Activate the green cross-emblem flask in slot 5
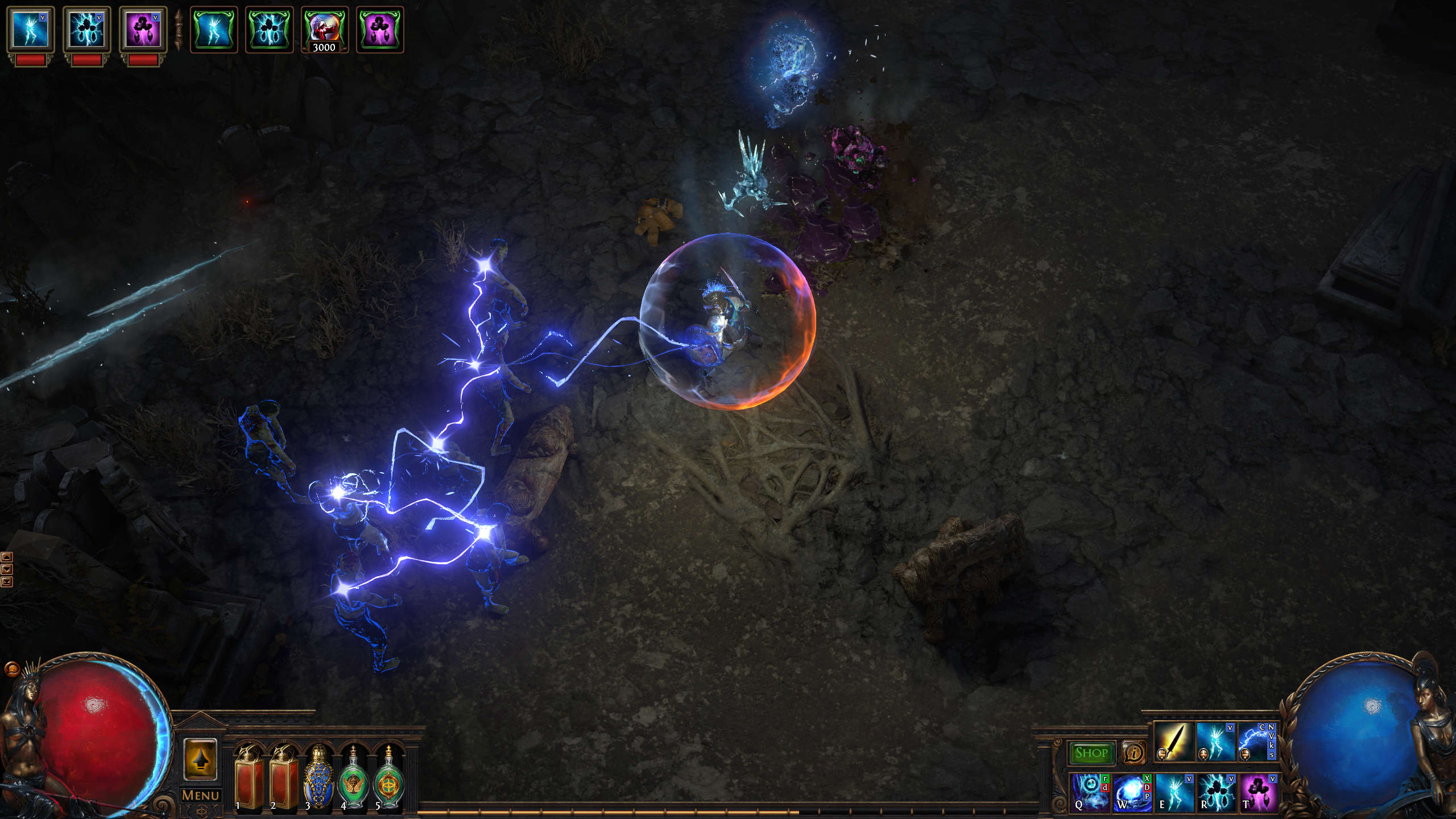This screenshot has height=819, width=1456. click(x=388, y=778)
